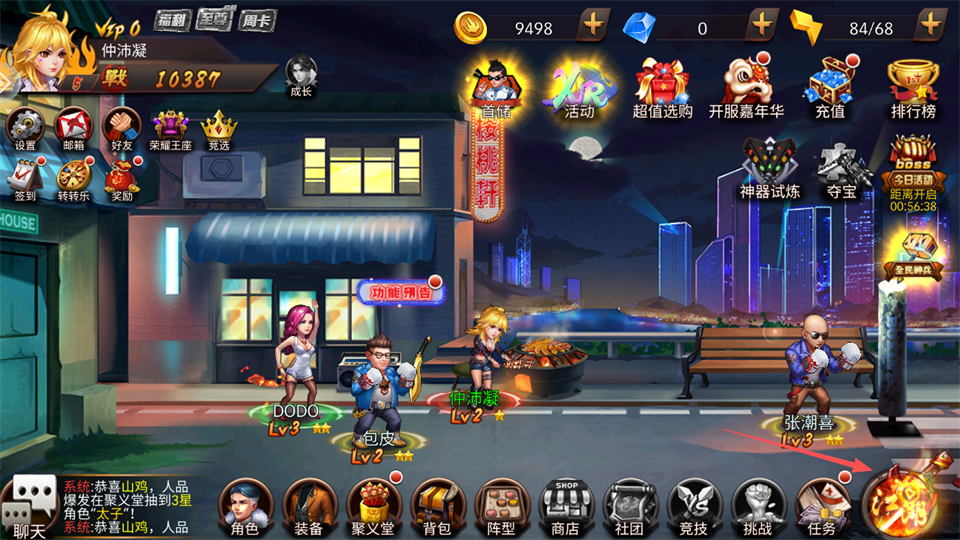Viewport: 960px width, 540px height.
Task: Open the 任务 quests menu
Action: 820,505
